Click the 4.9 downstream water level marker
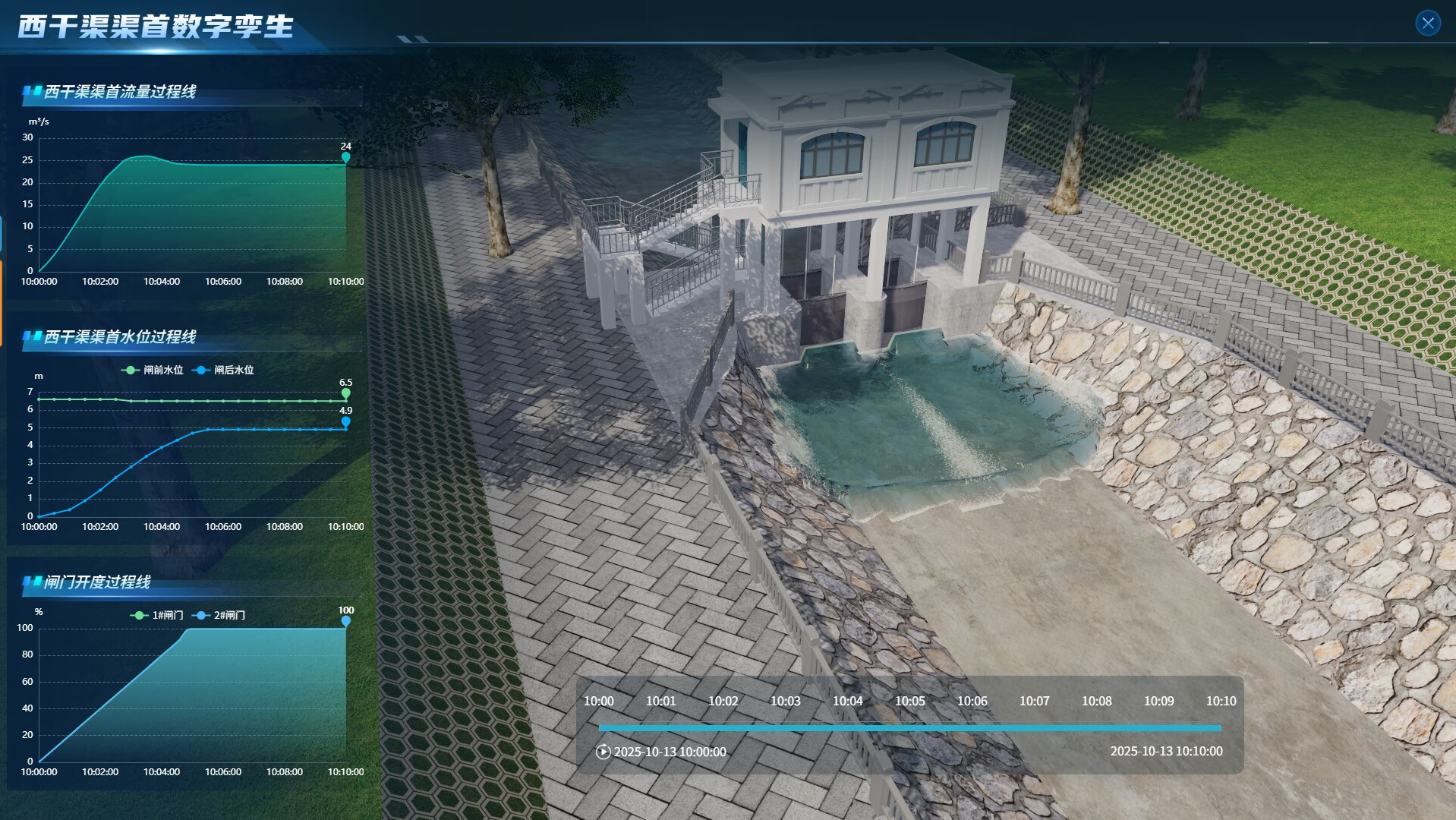1456x820 pixels. pyautogui.click(x=346, y=421)
